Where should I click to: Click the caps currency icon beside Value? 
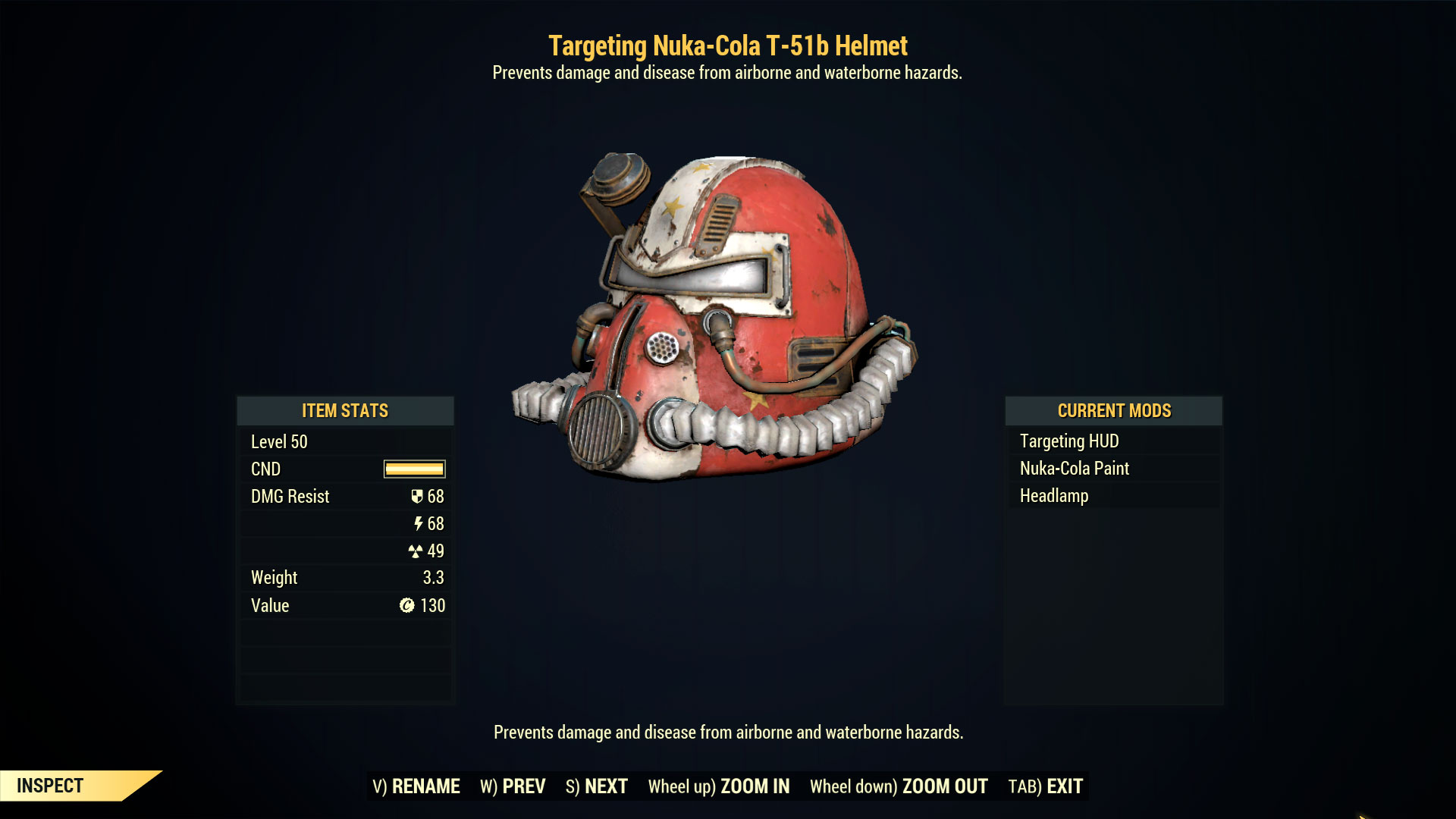[x=406, y=605]
